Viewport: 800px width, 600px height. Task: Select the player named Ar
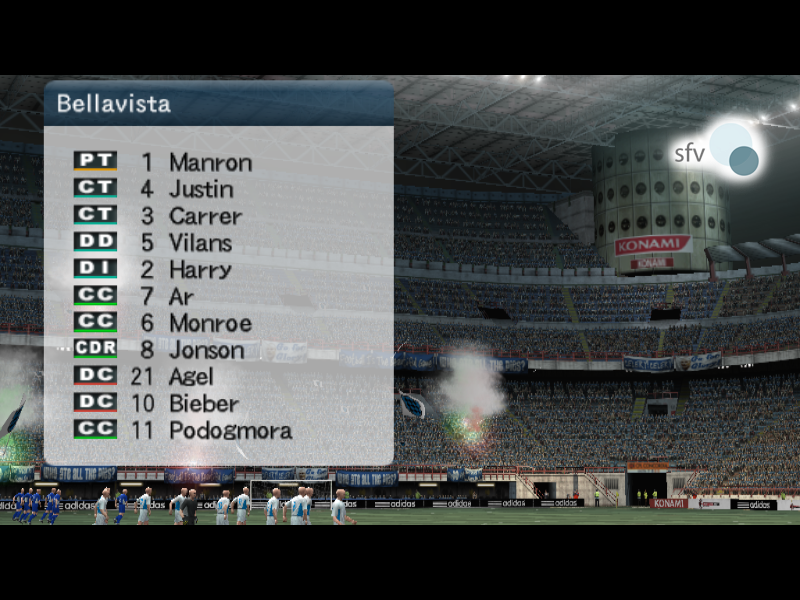[x=182, y=297]
